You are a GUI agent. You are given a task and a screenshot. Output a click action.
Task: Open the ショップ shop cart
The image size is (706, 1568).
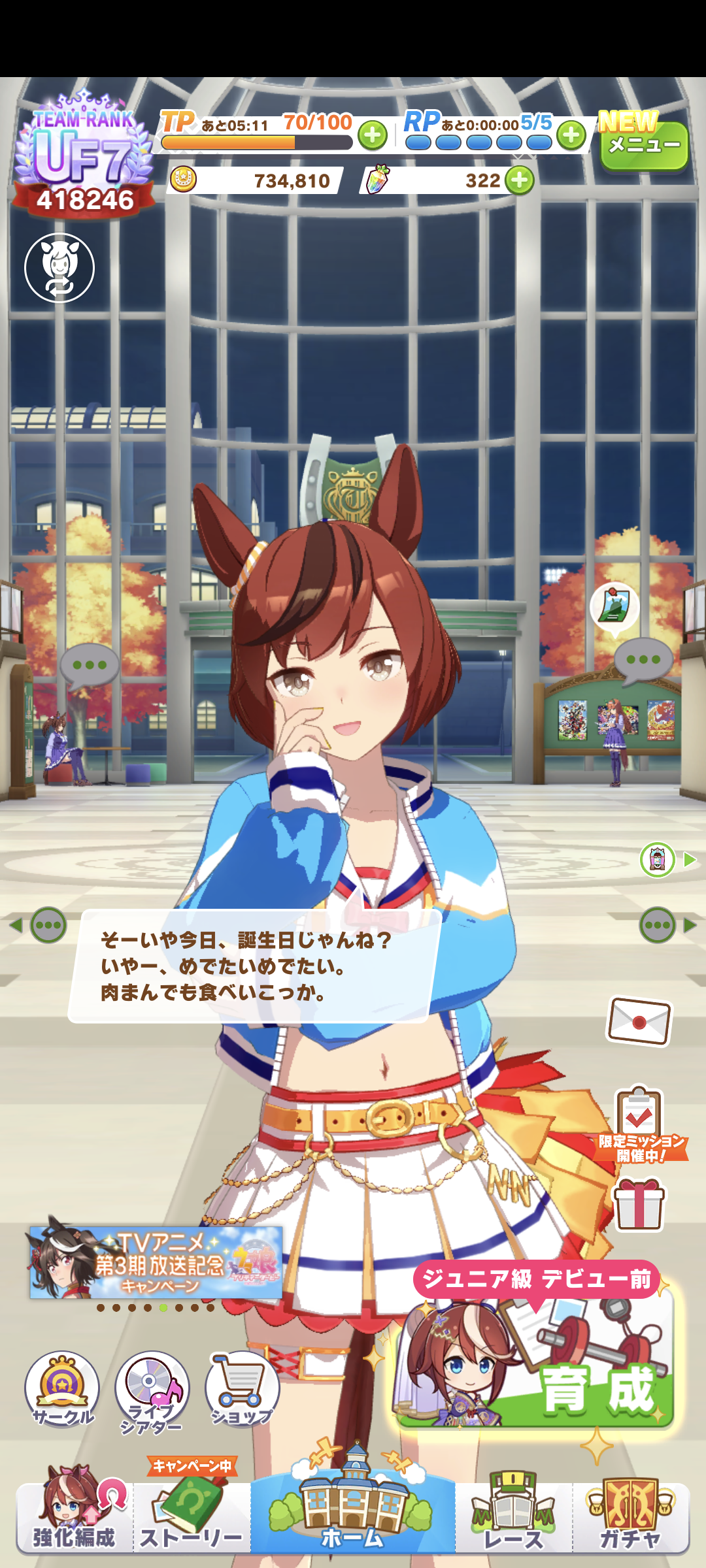coord(242,1390)
